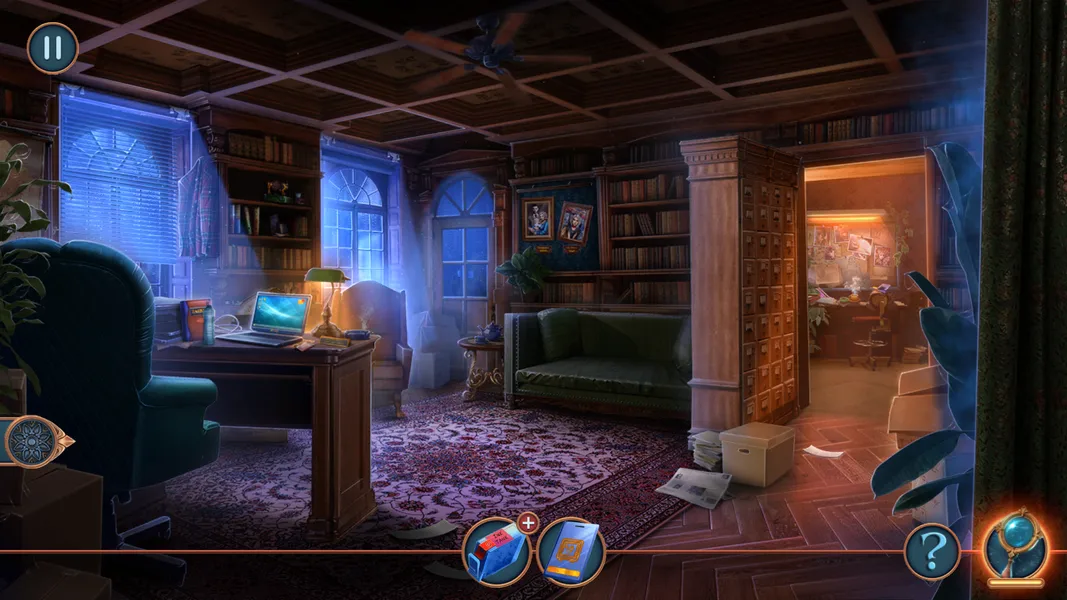Viewport: 1067px width, 600px height.
Task: Tap the red plus badge on the ink cartridge
Action: click(x=528, y=521)
